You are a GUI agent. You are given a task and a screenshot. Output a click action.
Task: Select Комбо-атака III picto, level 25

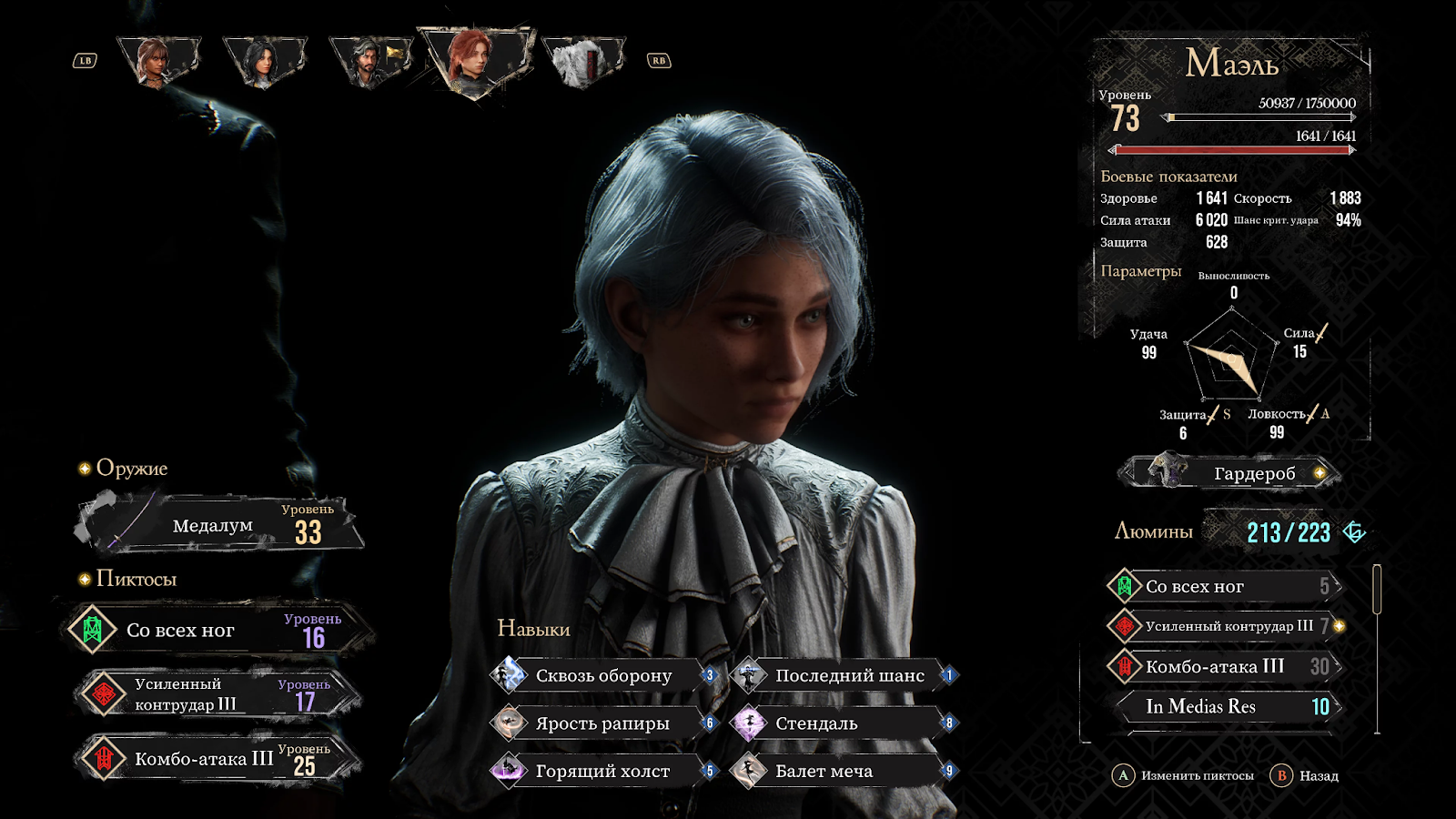click(x=218, y=758)
